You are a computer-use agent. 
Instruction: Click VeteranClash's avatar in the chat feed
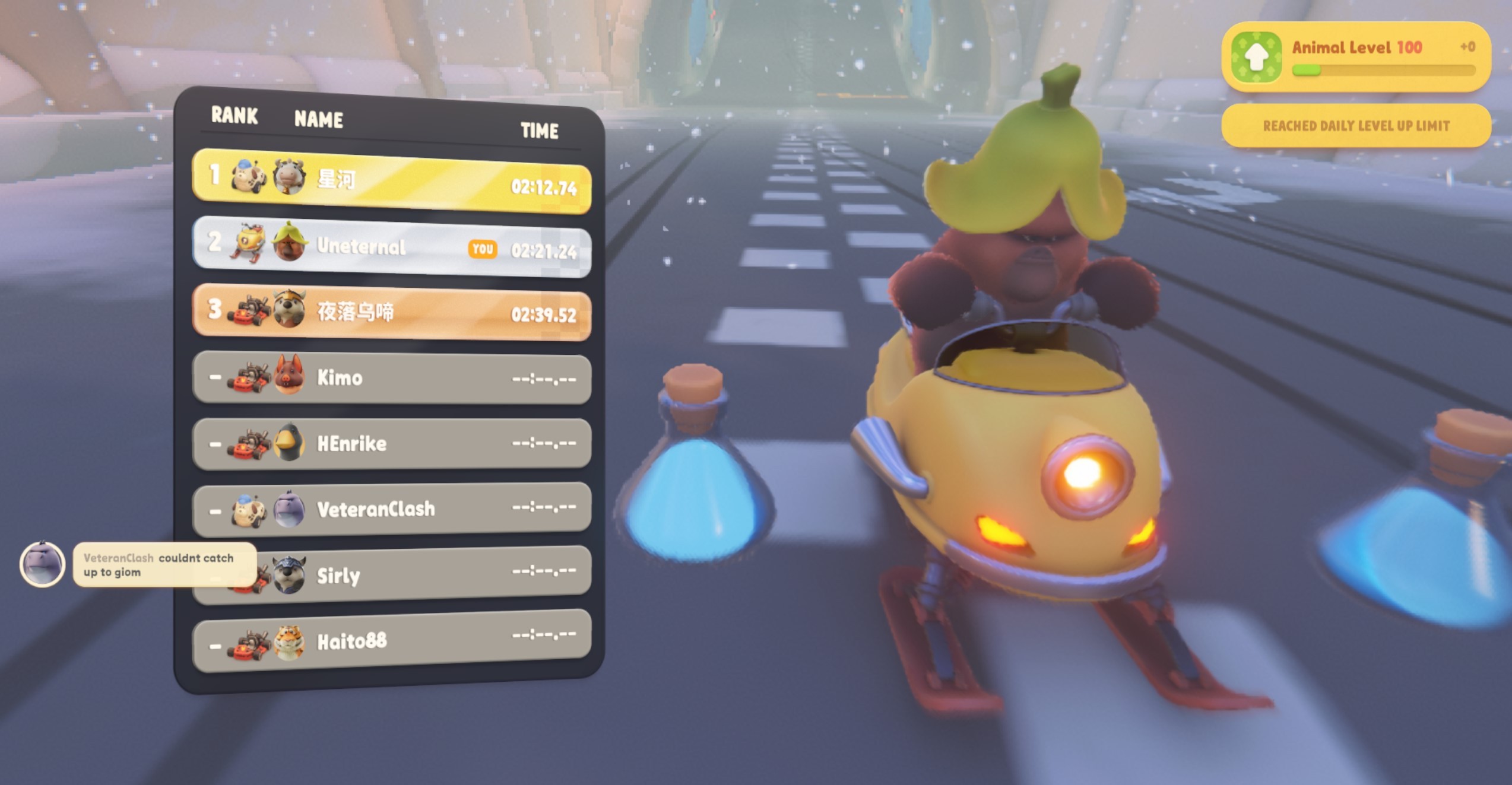coord(42,564)
